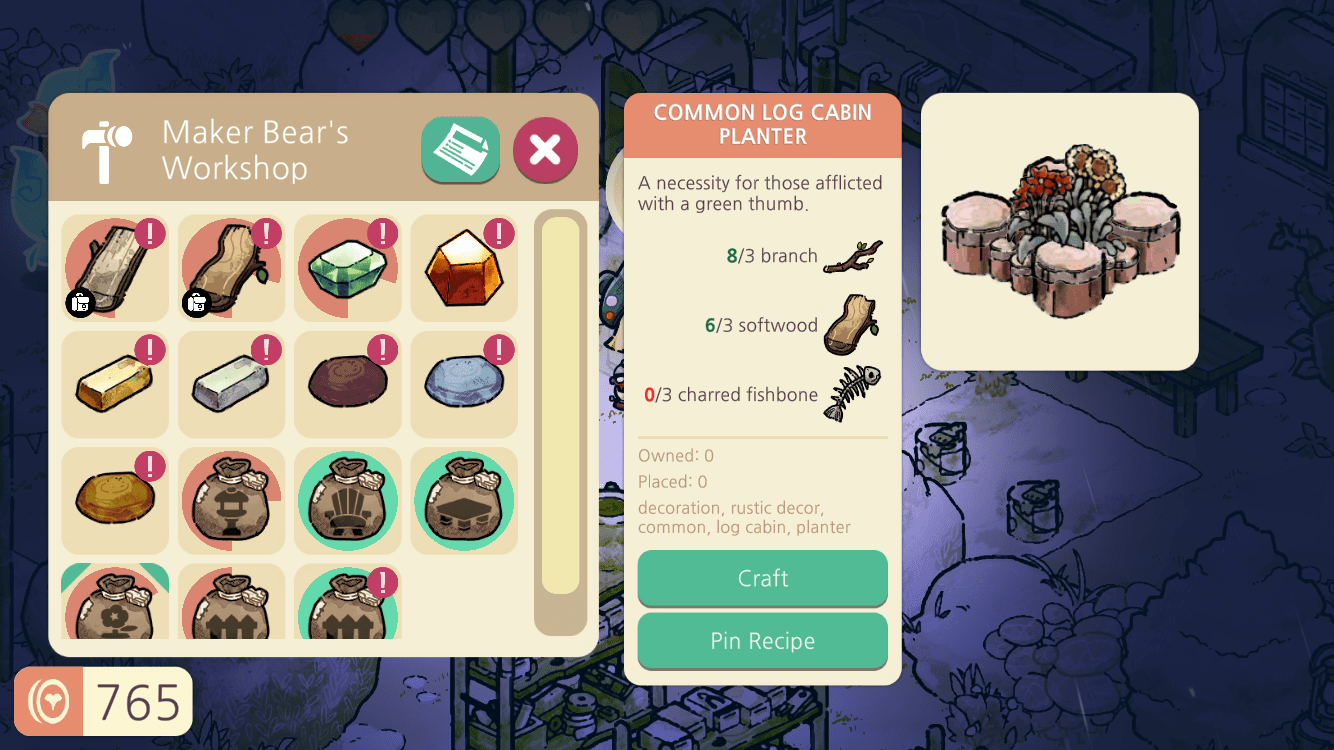Select the driftwood log crafting material
This screenshot has height=750, width=1334.
click(115, 268)
